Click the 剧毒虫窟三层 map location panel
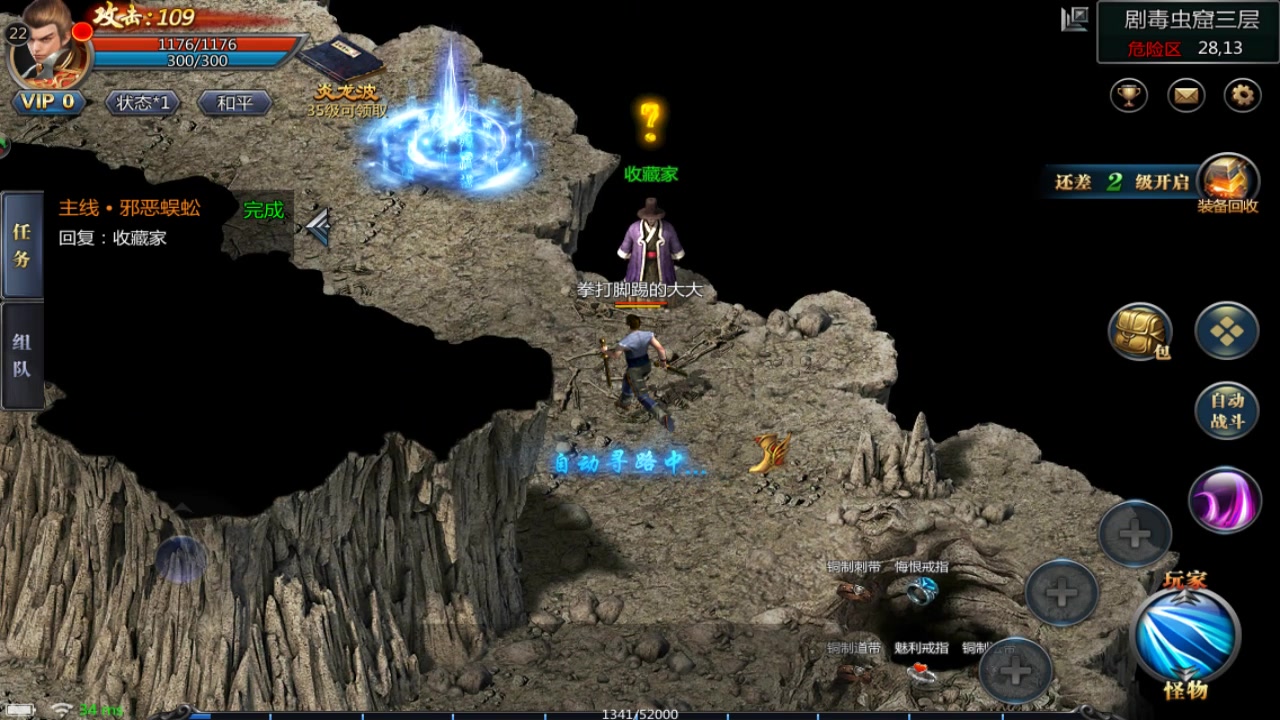1280x720 pixels. click(x=1187, y=32)
